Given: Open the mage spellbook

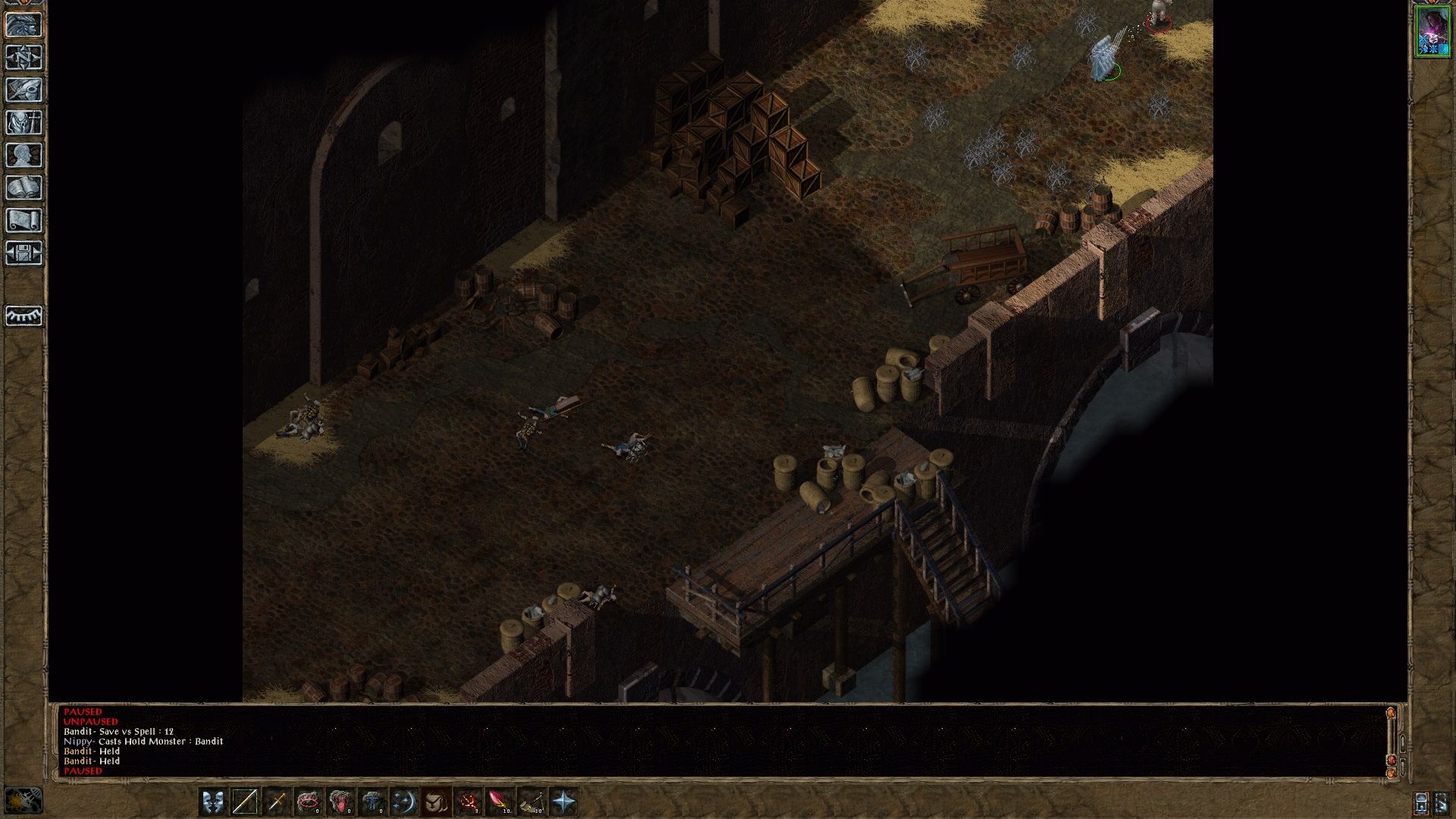Looking at the screenshot, I should tap(24, 187).
